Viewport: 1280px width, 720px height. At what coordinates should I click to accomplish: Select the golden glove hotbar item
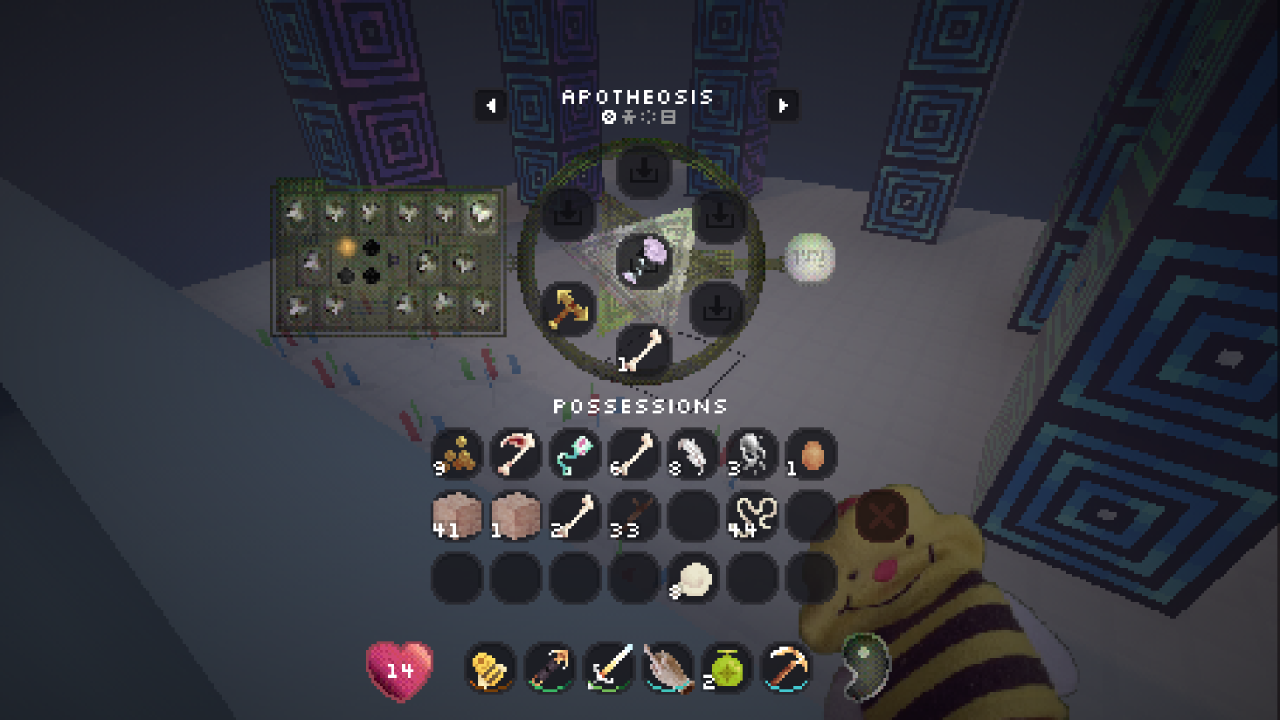(491, 667)
